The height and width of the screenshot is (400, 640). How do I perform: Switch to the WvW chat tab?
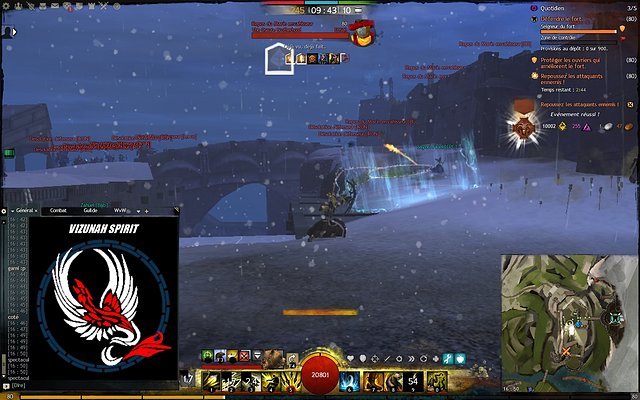(120, 210)
